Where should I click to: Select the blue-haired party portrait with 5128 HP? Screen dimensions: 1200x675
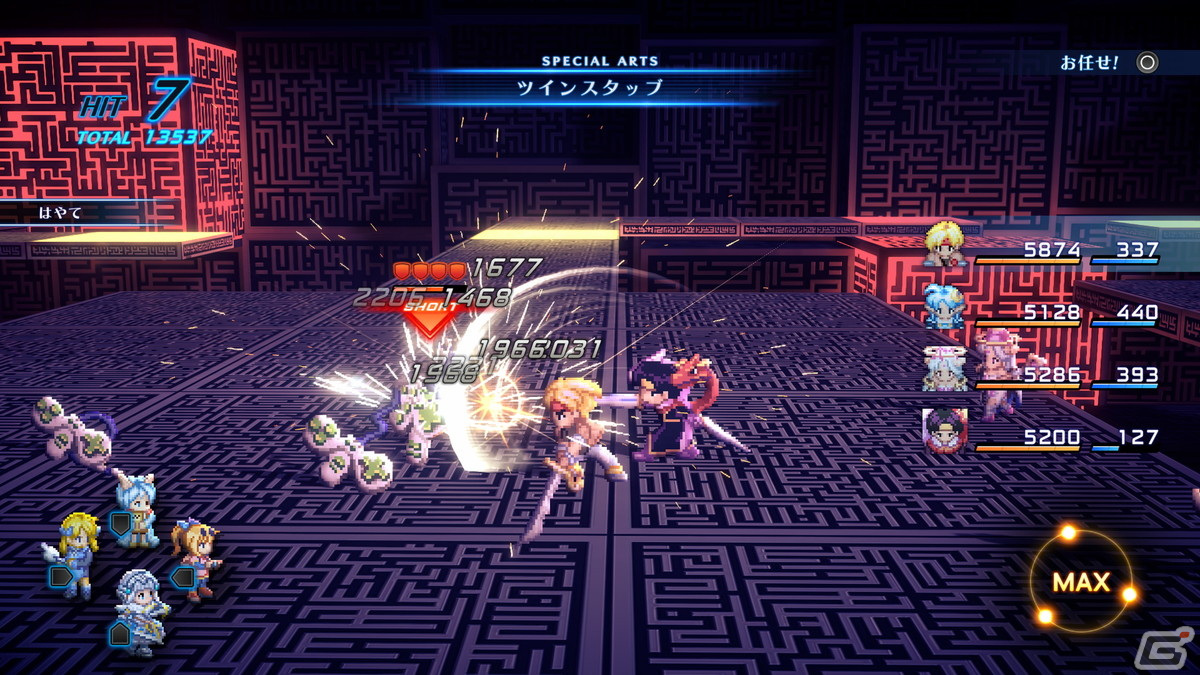point(945,307)
